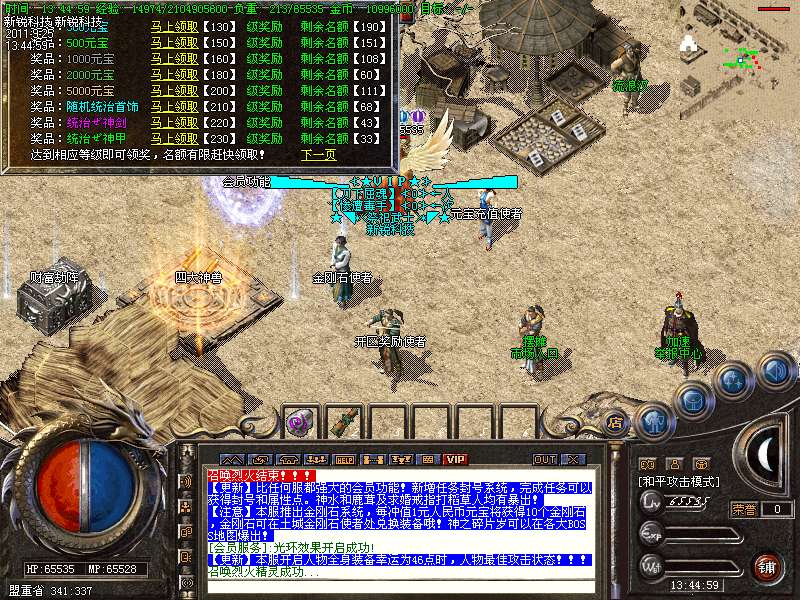Select the purple swirl stone hotbar slot
This screenshot has width=800, height=600.
pos(299,422)
